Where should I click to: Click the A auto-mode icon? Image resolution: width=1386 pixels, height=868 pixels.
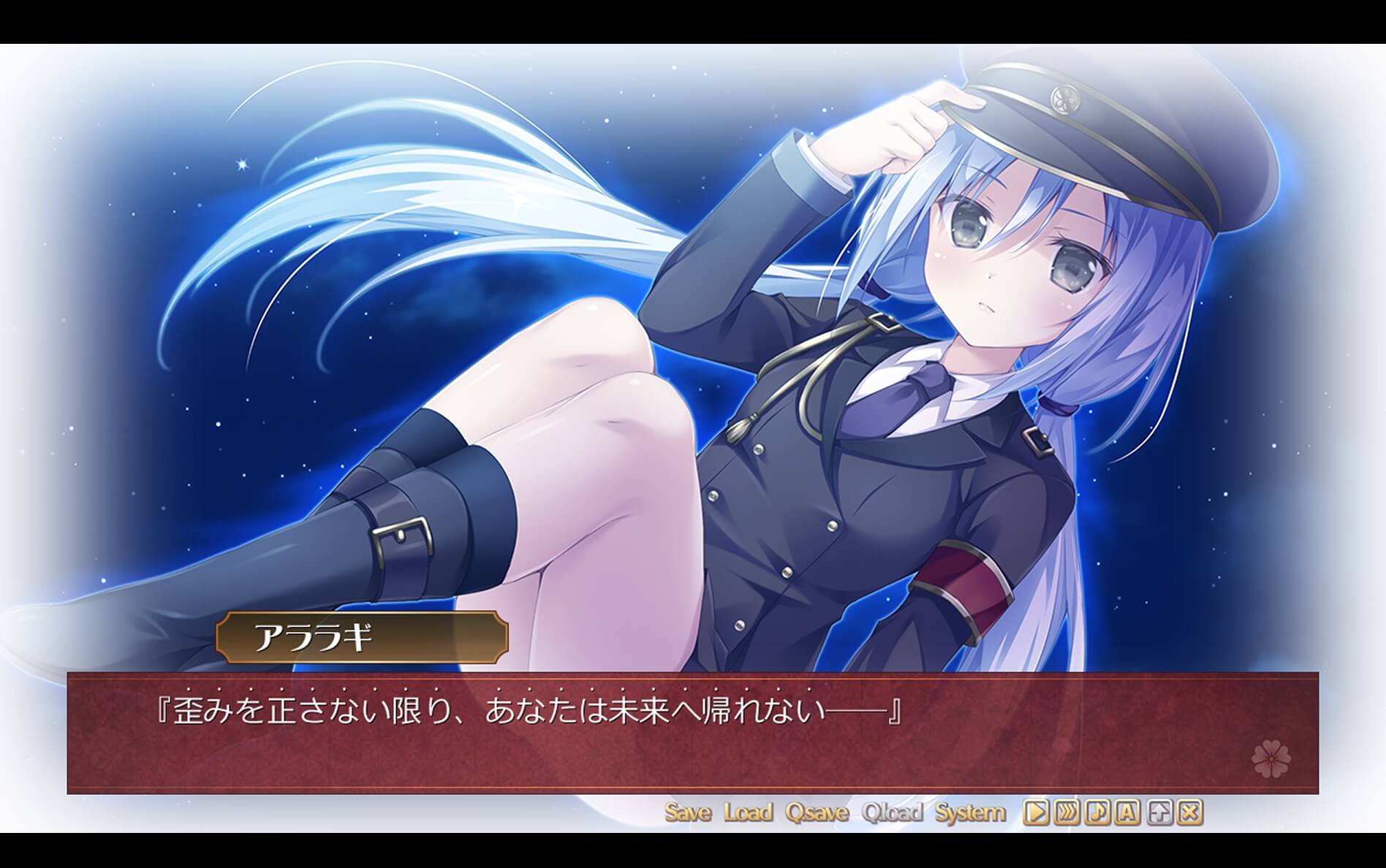pos(1126,811)
